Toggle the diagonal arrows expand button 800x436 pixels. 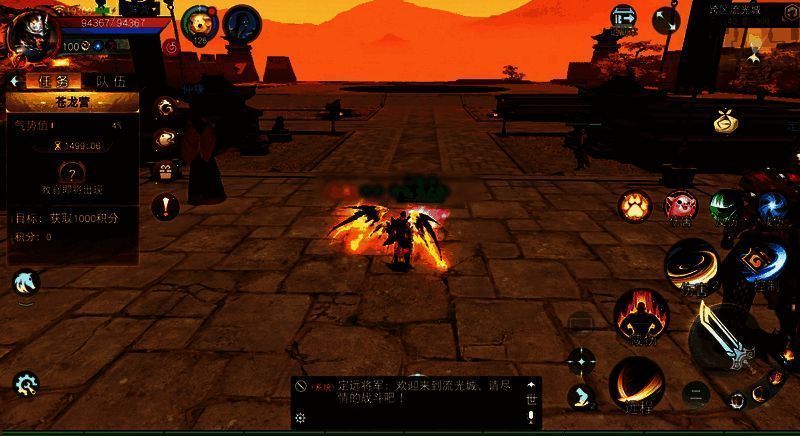point(666,19)
